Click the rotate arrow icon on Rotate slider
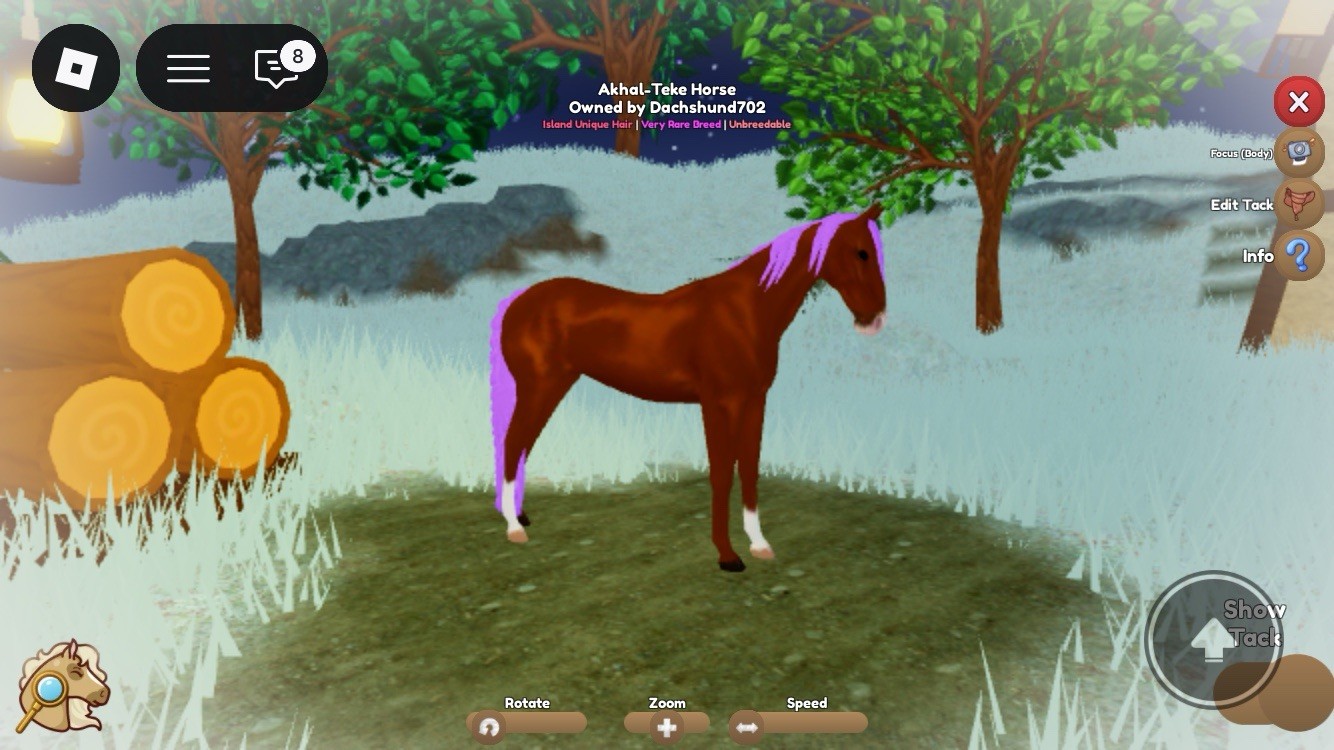The image size is (1334, 750). pyautogui.click(x=489, y=728)
